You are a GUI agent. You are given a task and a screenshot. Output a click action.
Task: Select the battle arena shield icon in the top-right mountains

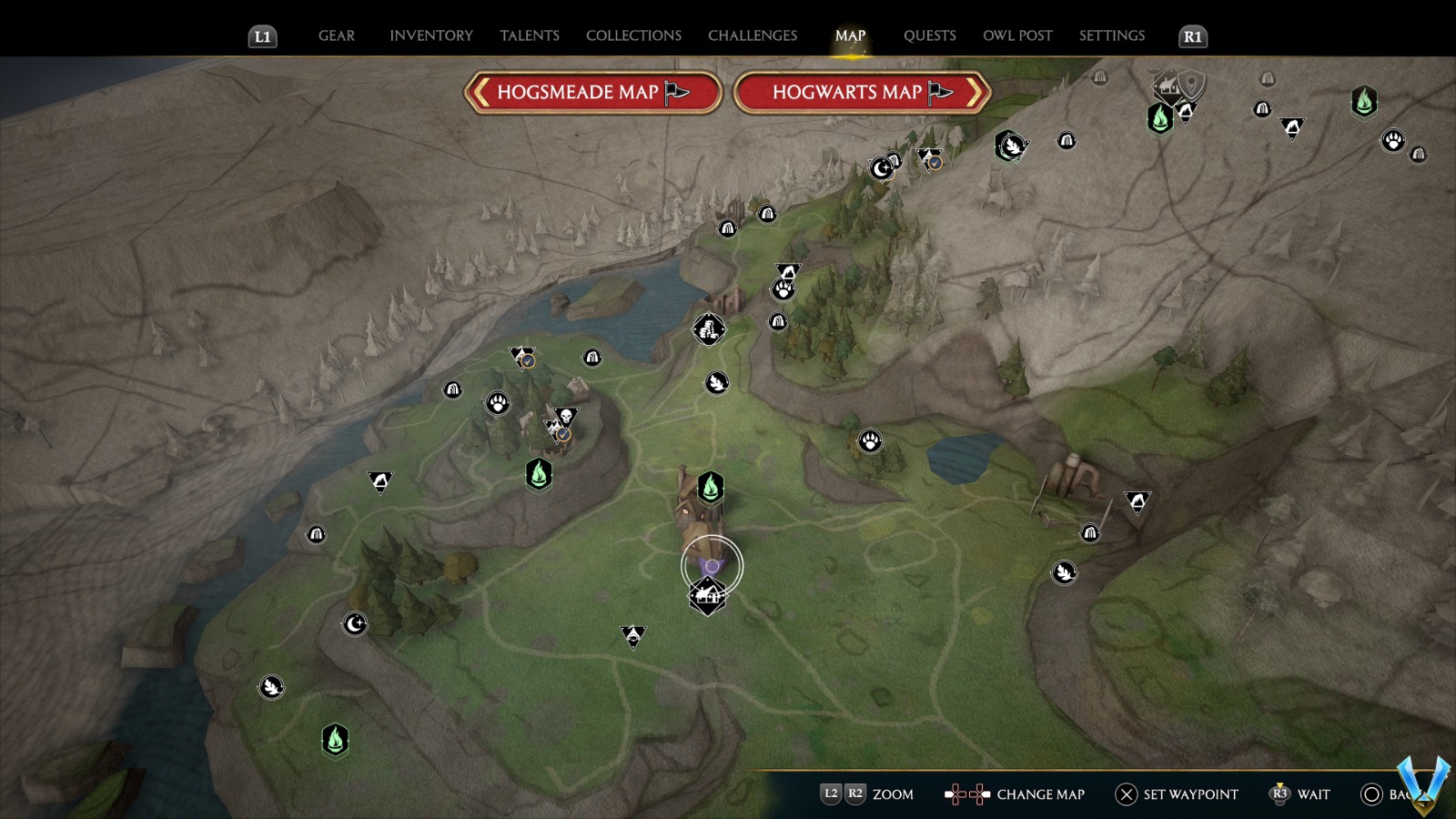[1190, 84]
